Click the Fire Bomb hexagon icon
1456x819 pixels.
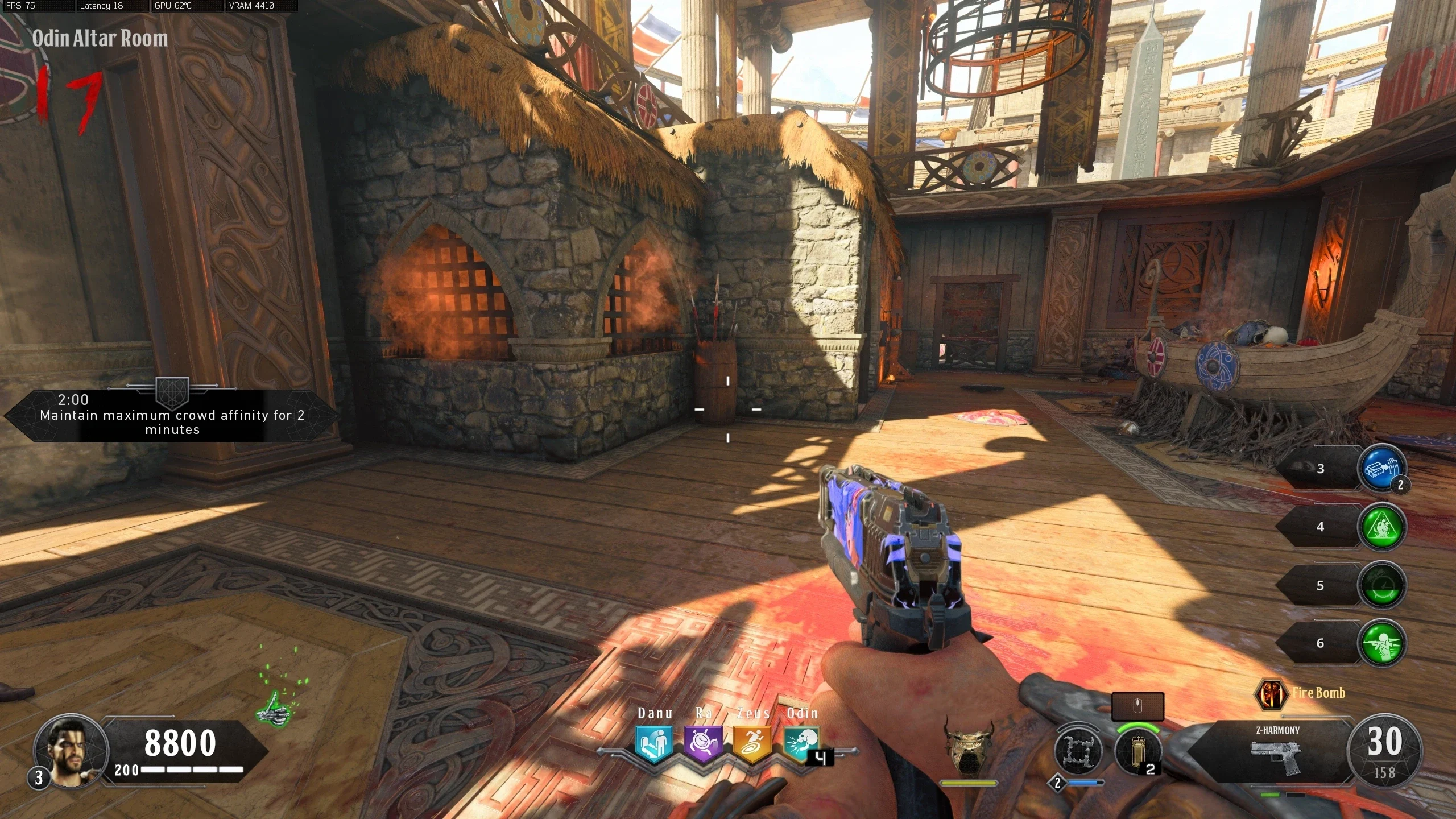tap(1271, 693)
